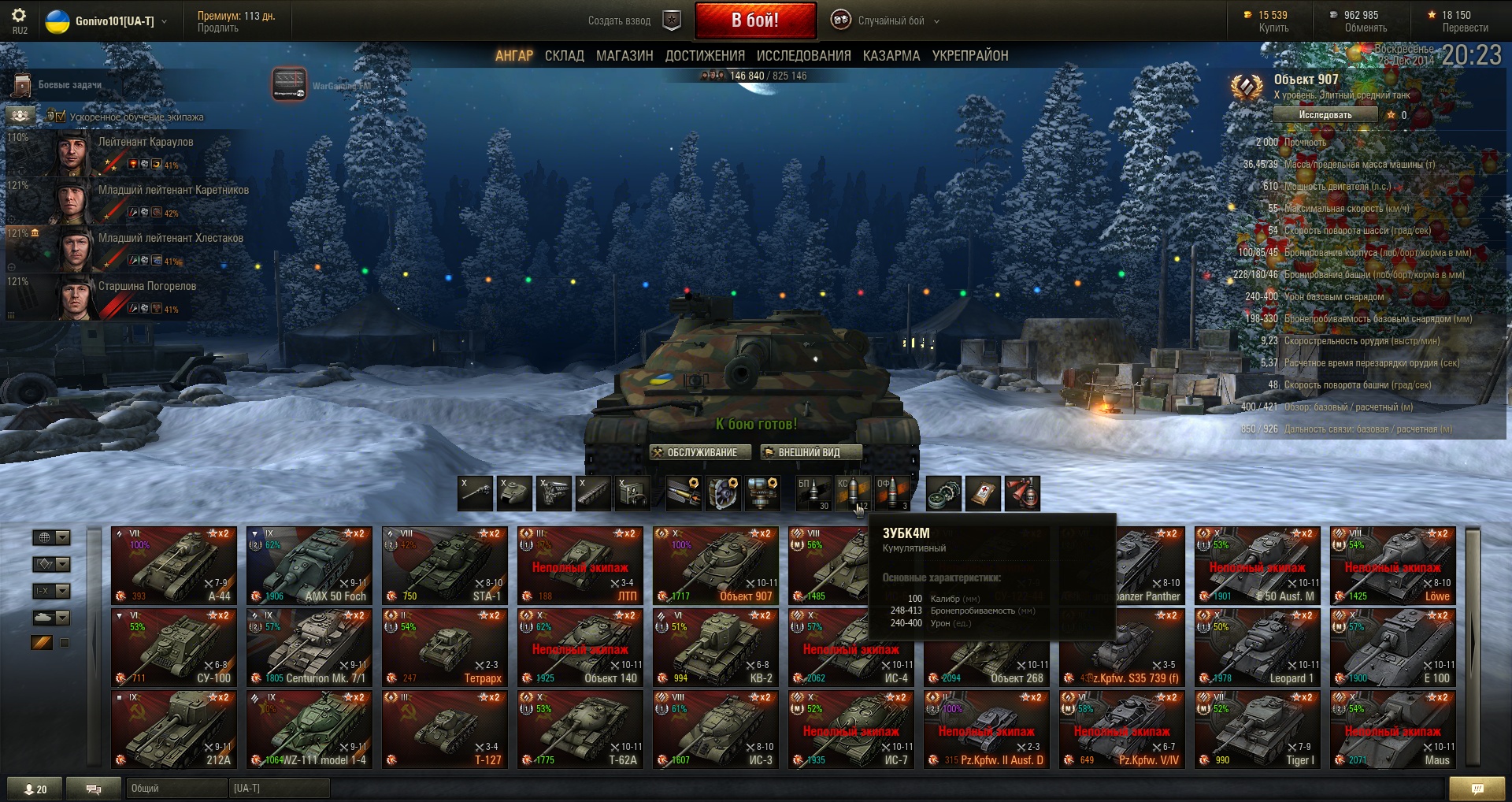The height and width of the screenshot is (802, 1512).
Task: Open the ДОСТИЖЕНИЯ achievements tab
Action: coord(705,56)
